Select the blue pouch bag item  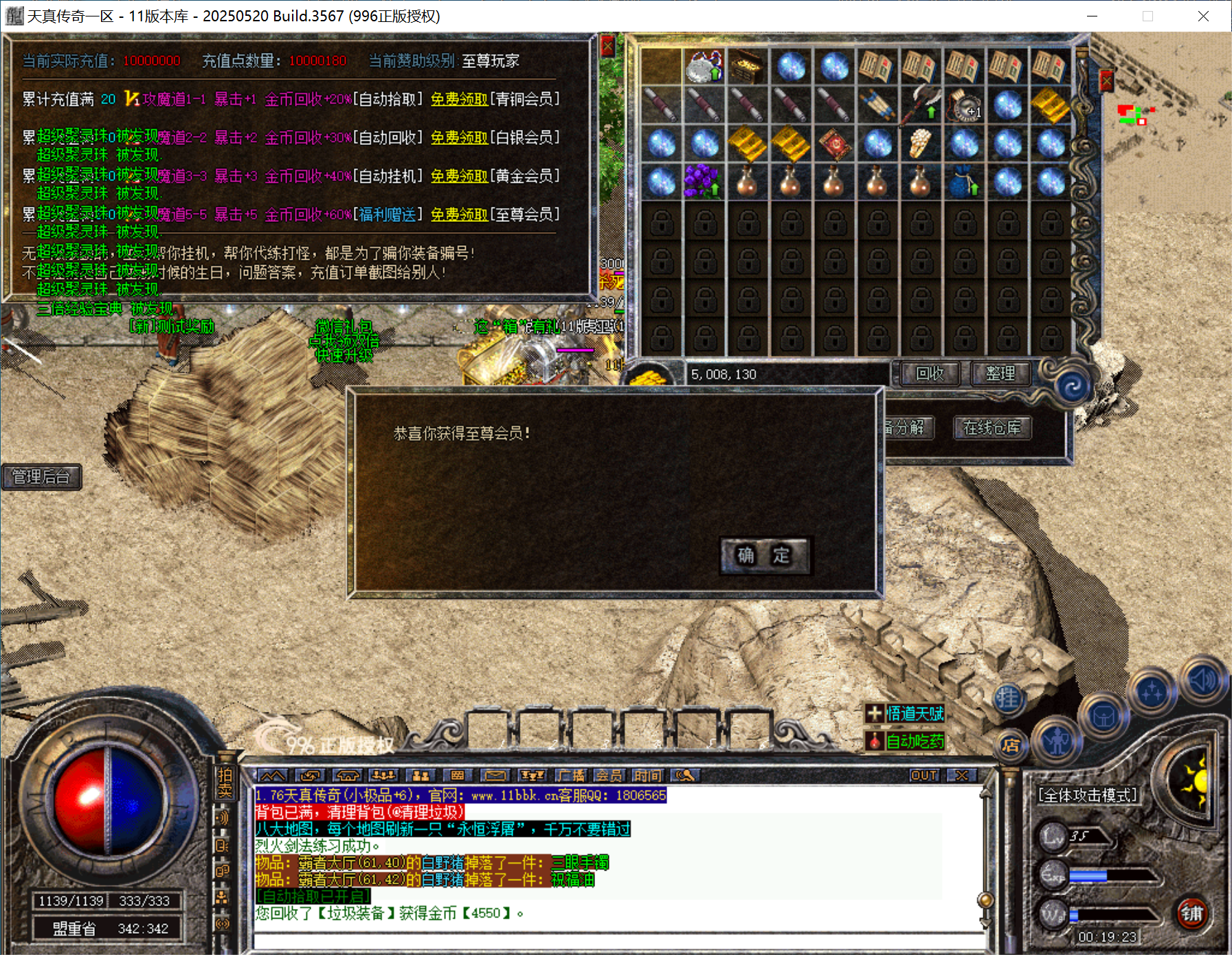(x=963, y=182)
